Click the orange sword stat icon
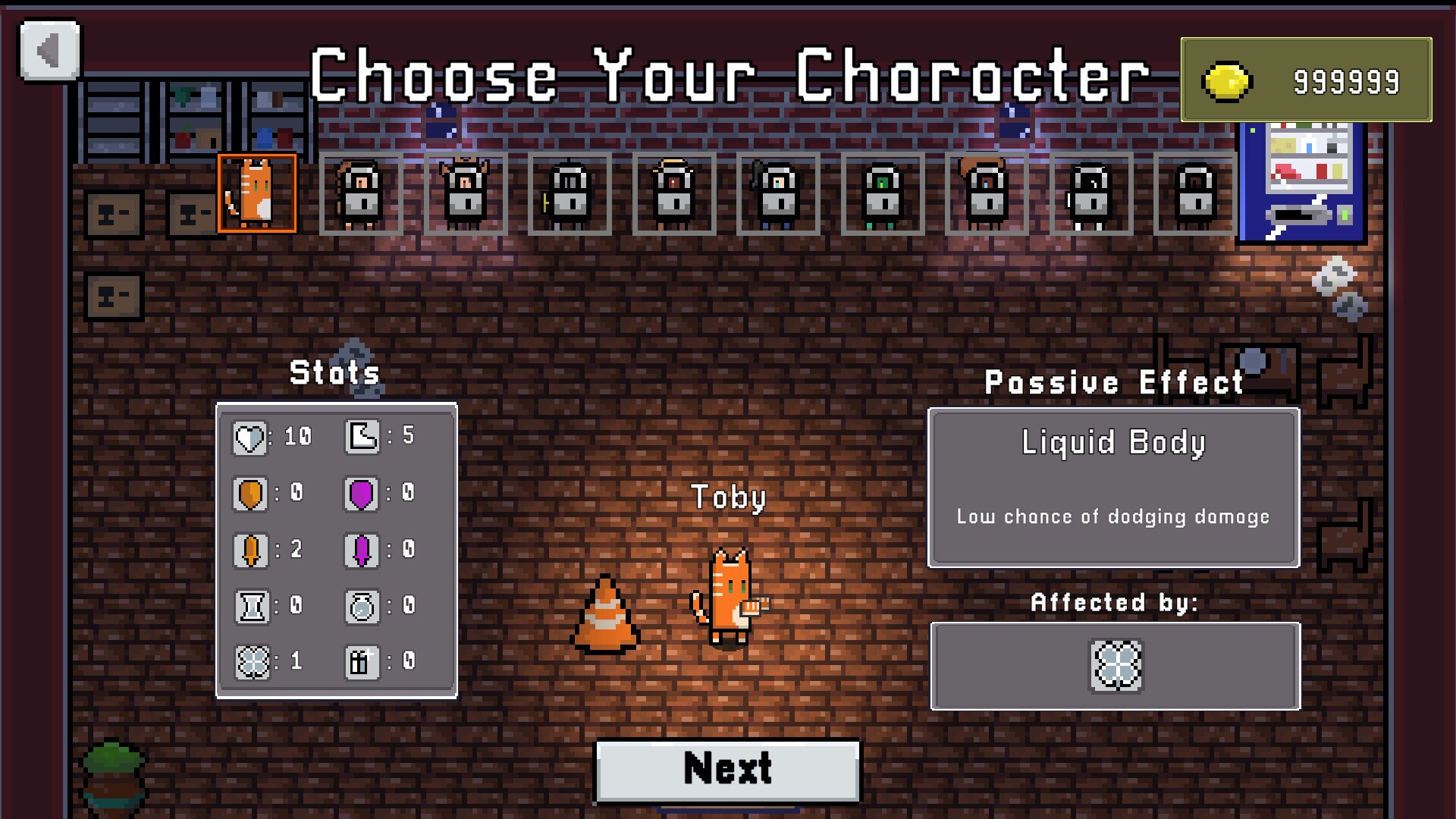The height and width of the screenshot is (819, 1456). coord(250,551)
